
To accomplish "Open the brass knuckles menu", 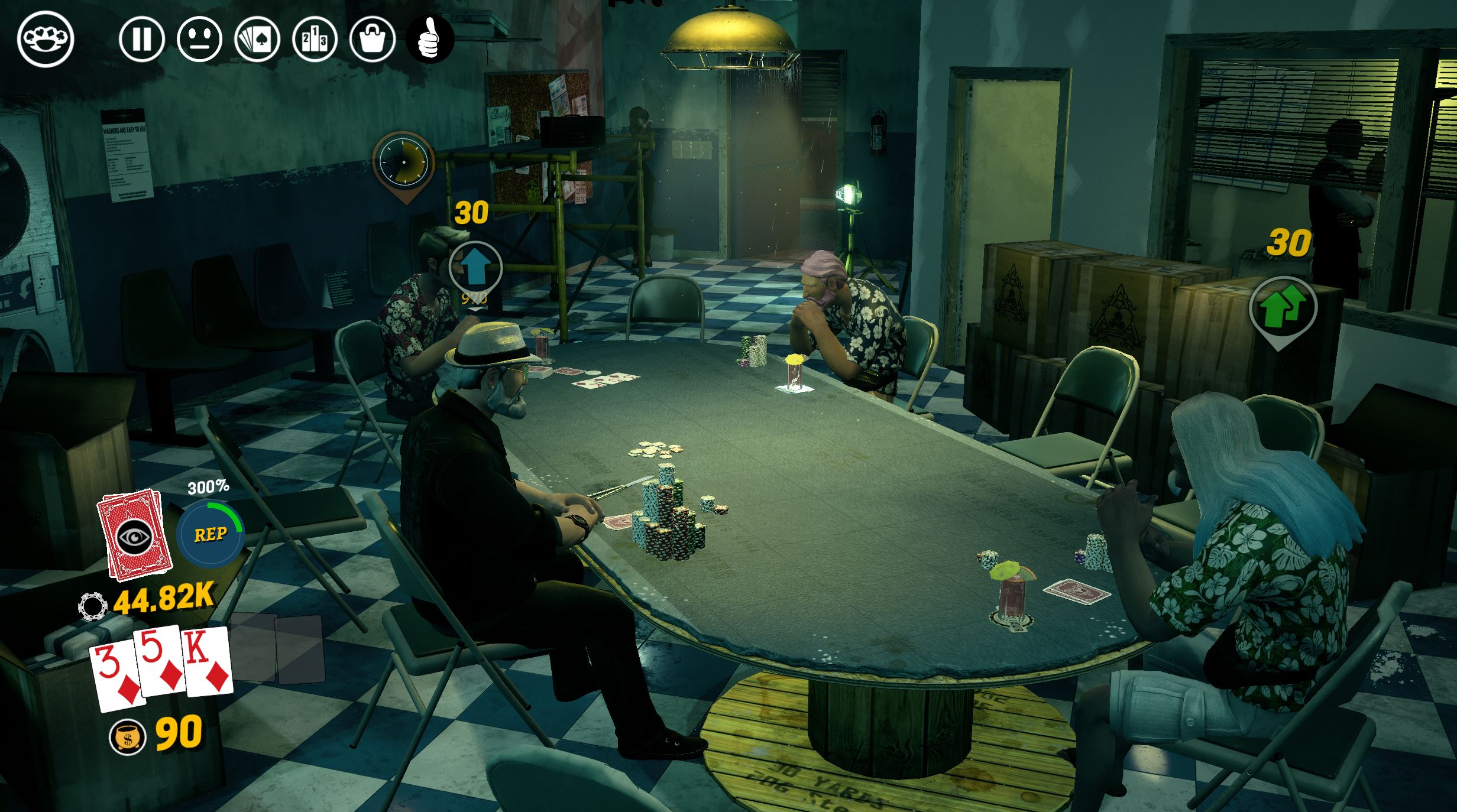I will (46, 39).
